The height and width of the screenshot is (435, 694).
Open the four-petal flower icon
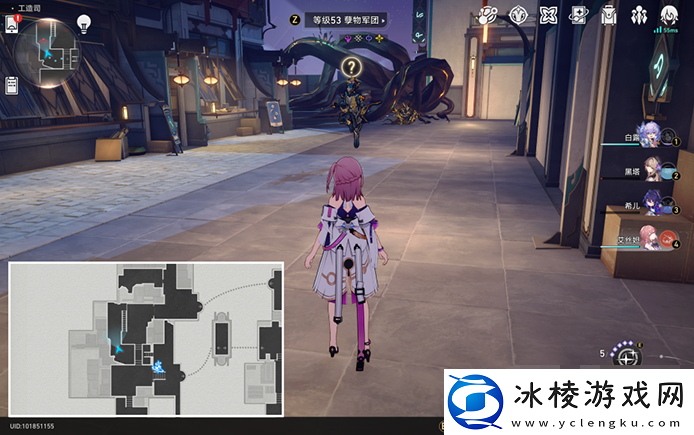click(549, 15)
